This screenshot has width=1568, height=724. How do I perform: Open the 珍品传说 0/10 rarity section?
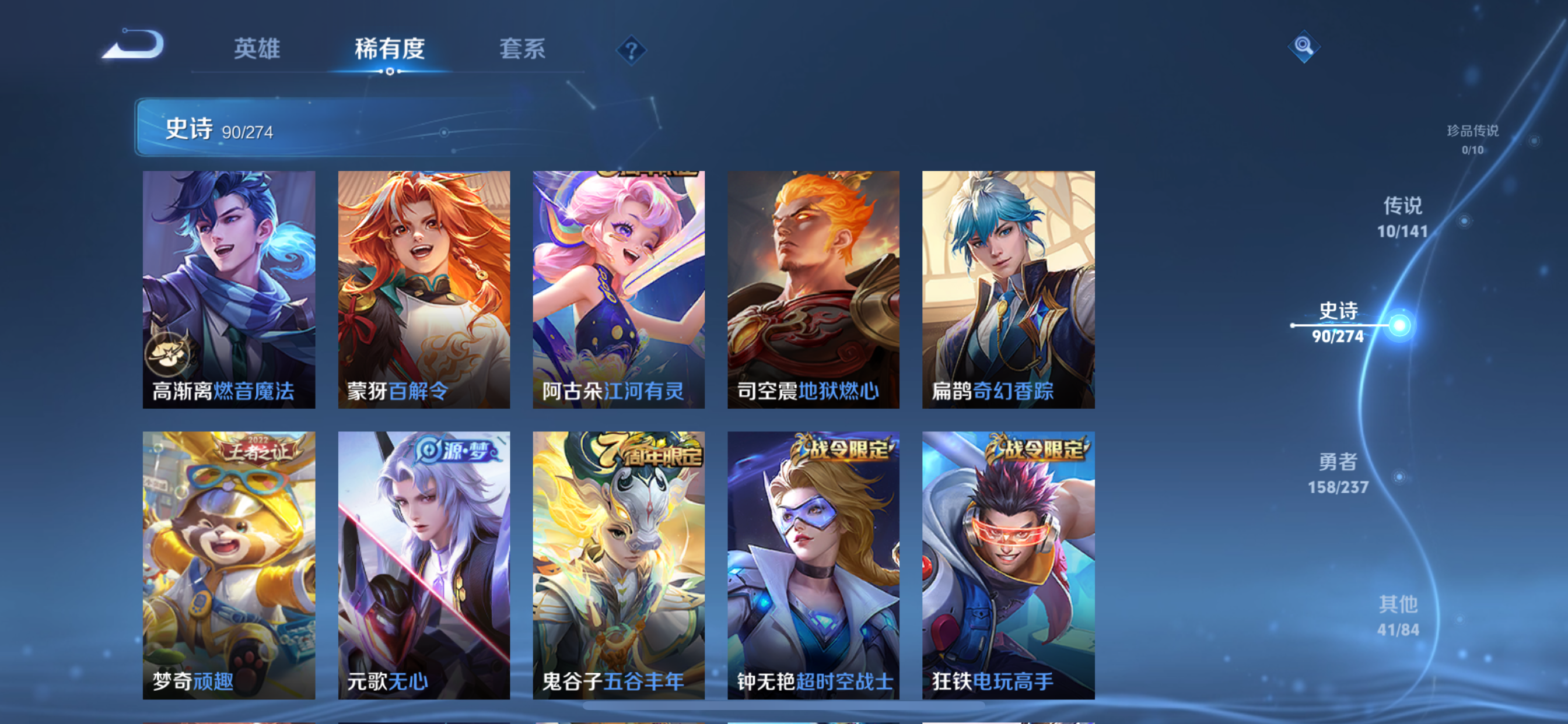(x=1473, y=138)
